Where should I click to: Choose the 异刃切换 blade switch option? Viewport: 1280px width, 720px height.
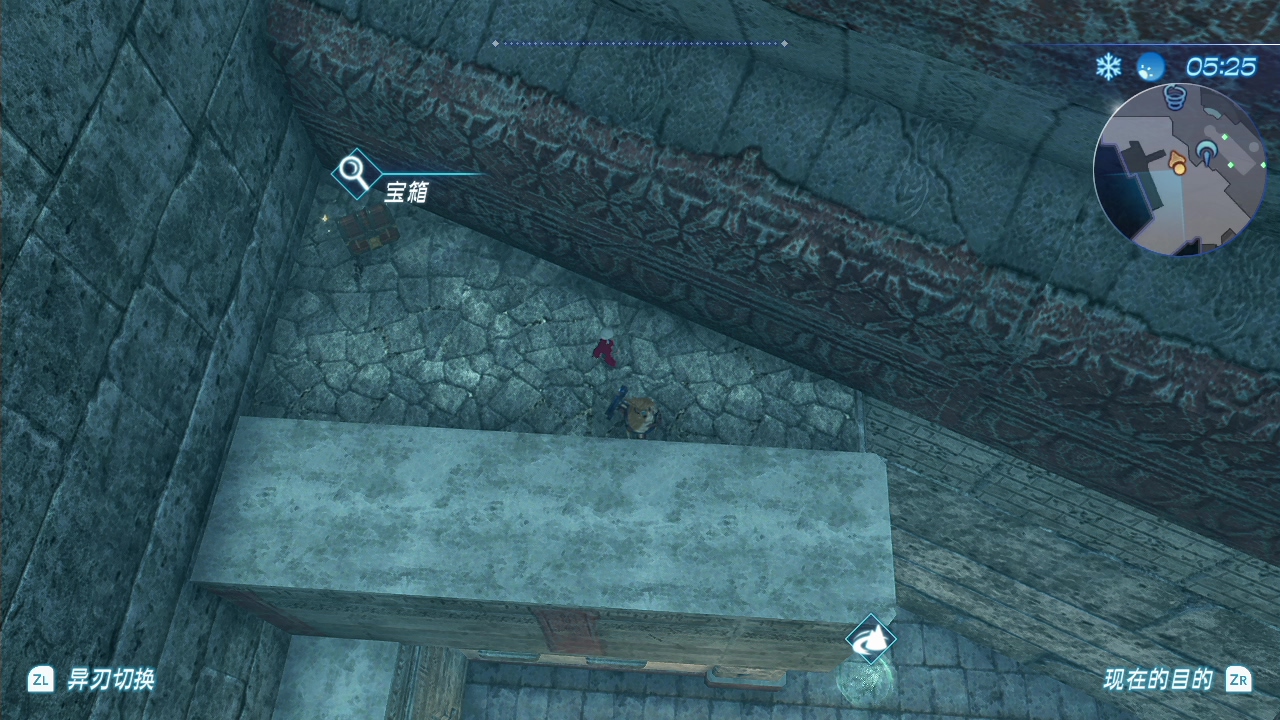coord(110,680)
